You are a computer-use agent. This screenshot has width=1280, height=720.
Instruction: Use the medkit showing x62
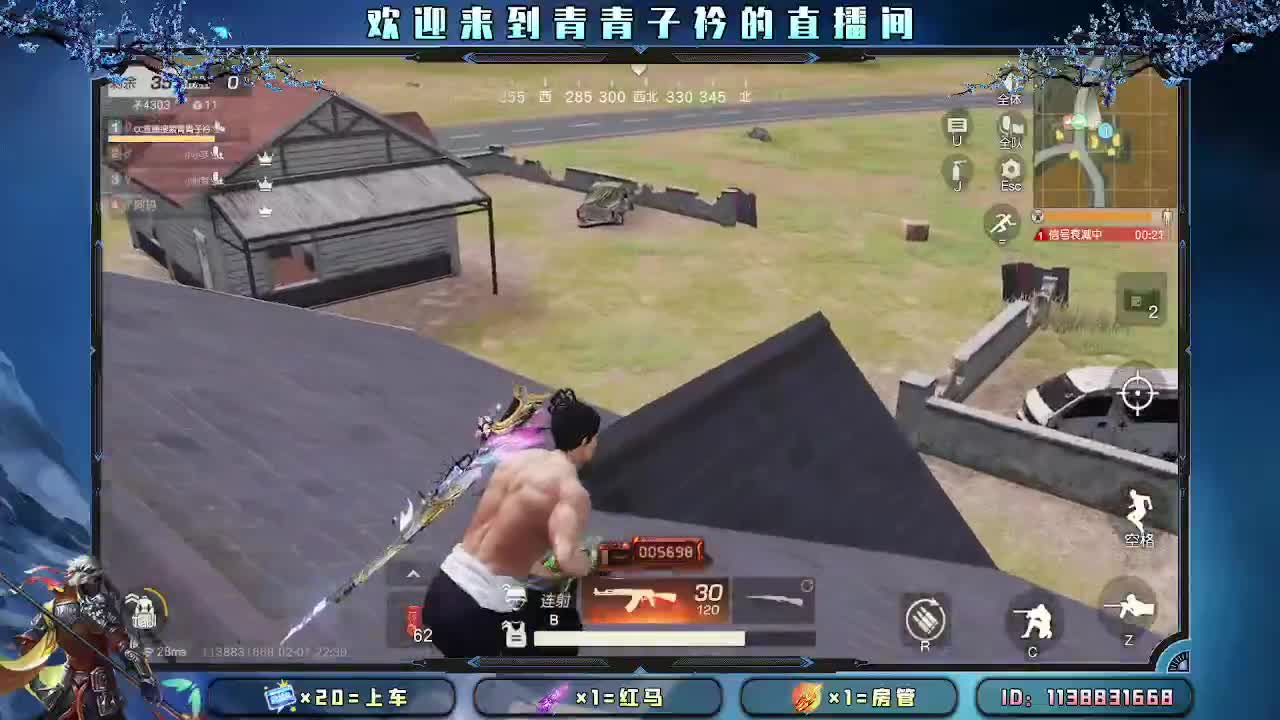(413, 618)
